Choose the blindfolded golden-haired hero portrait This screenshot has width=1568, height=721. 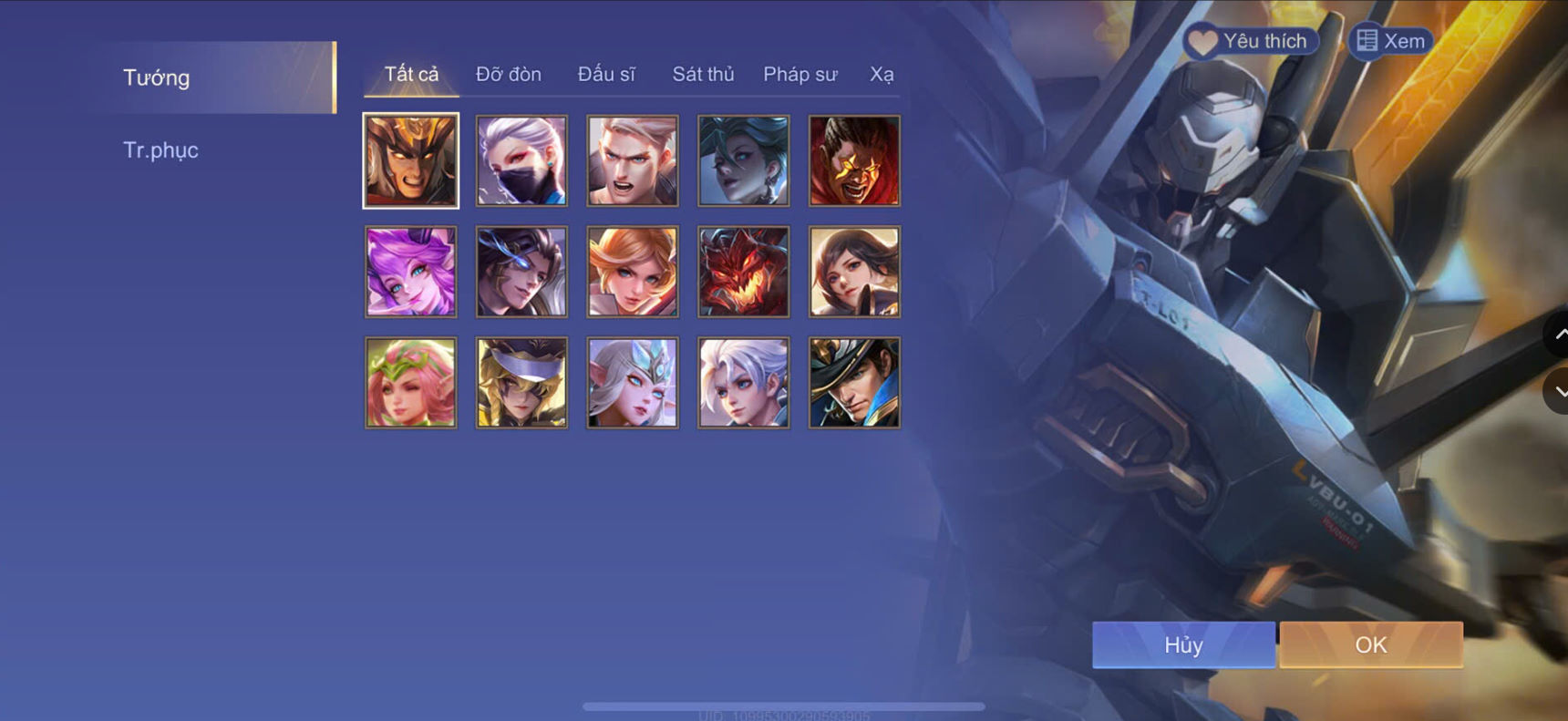tap(521, 382)
